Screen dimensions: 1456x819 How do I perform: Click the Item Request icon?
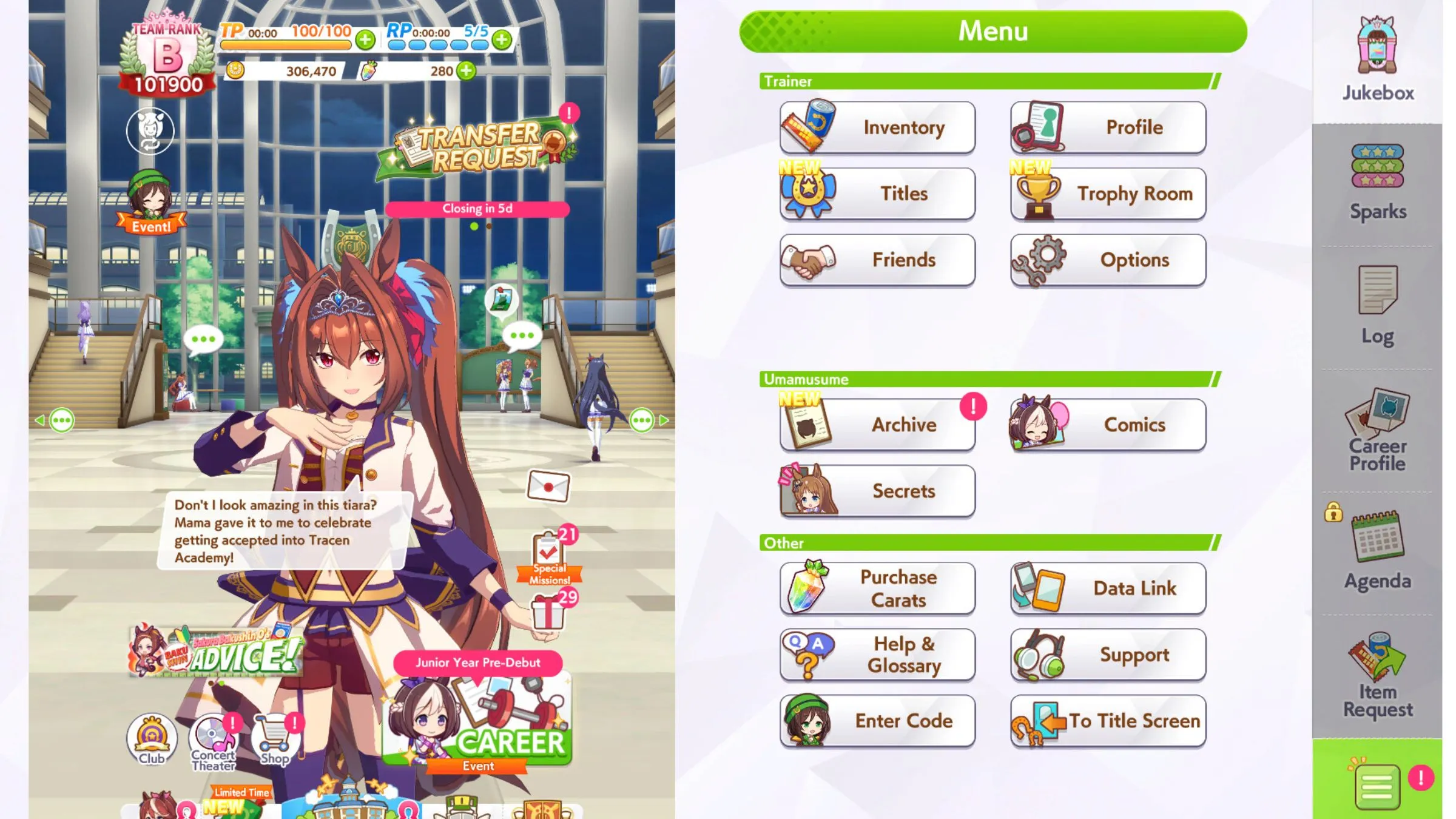pyautogui.click(x=1377, y=676)
